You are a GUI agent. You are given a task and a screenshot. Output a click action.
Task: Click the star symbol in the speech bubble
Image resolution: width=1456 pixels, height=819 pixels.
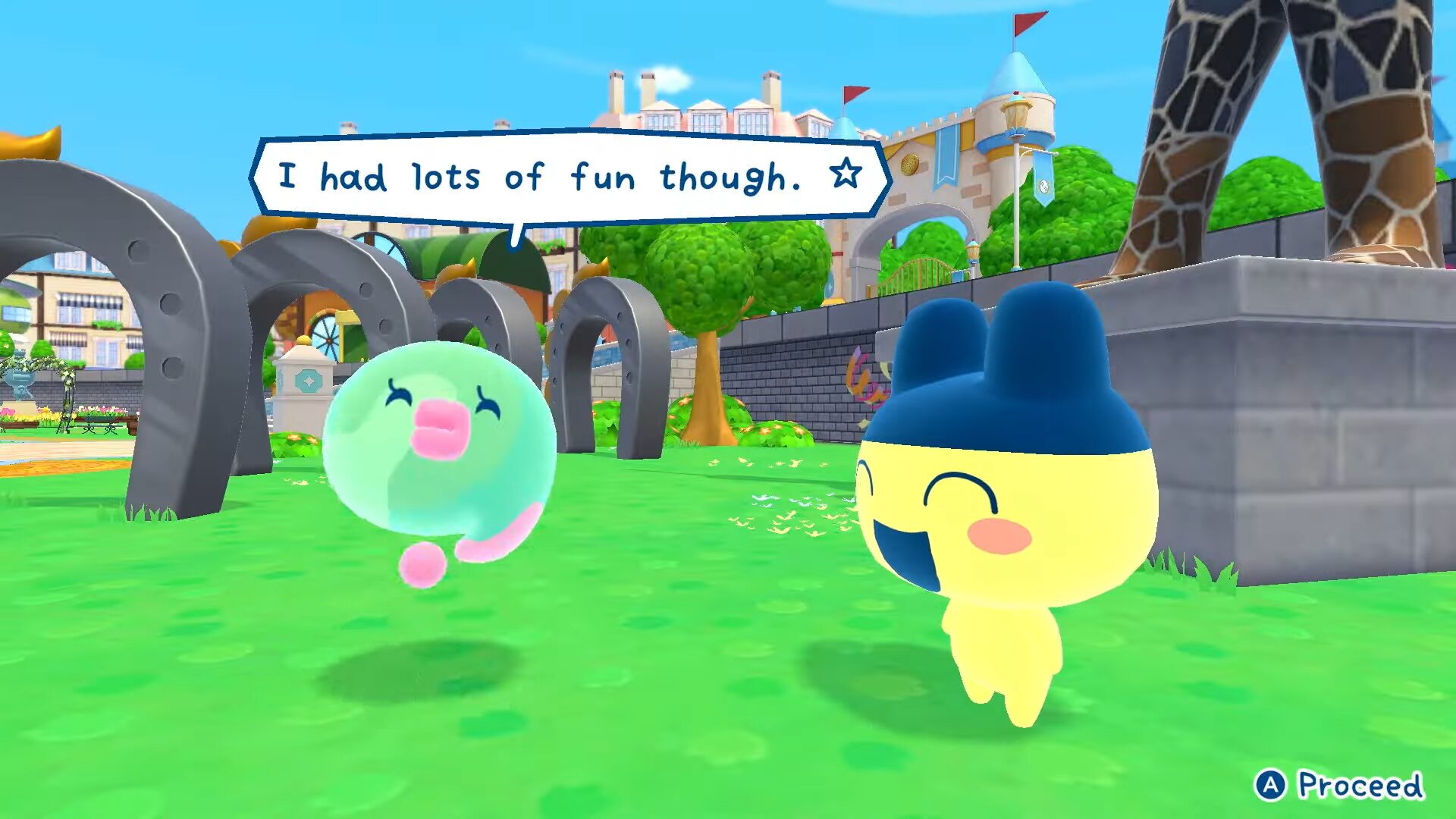[x=846, y=176]
